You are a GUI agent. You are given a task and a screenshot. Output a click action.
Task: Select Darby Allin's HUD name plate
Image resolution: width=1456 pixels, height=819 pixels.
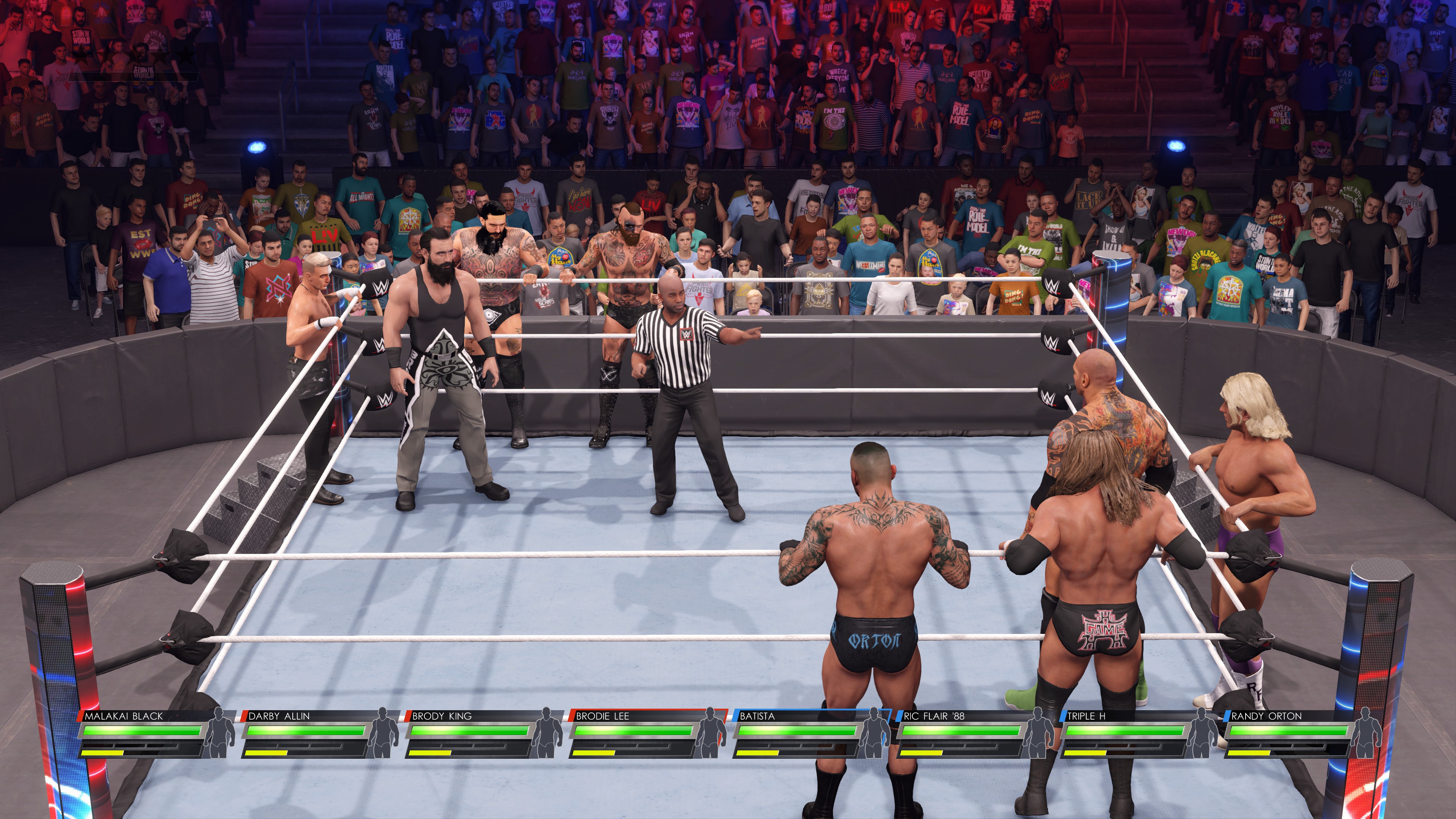(279, 716)
